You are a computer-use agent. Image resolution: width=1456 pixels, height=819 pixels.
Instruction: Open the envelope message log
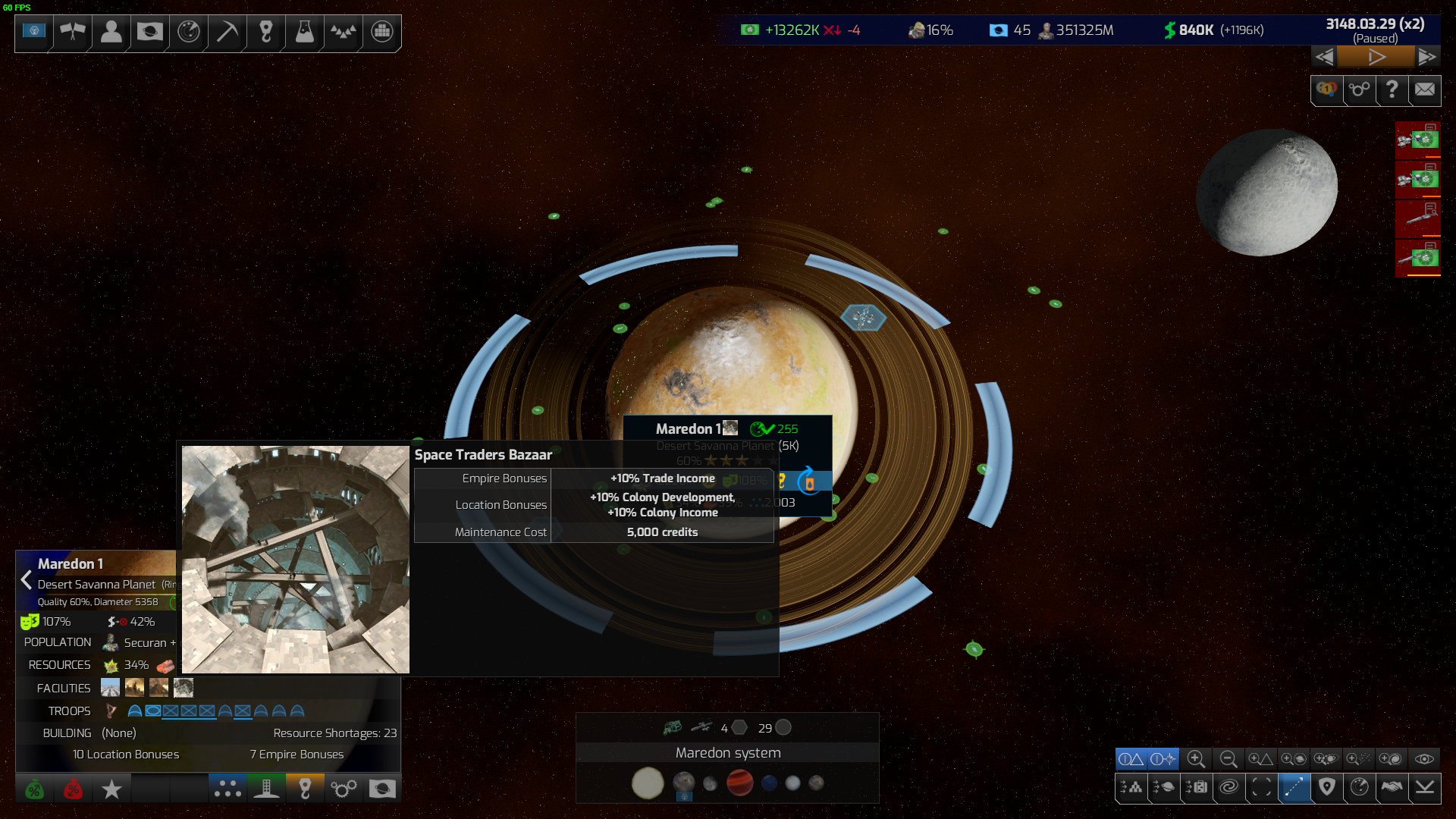coord(1424,89)
